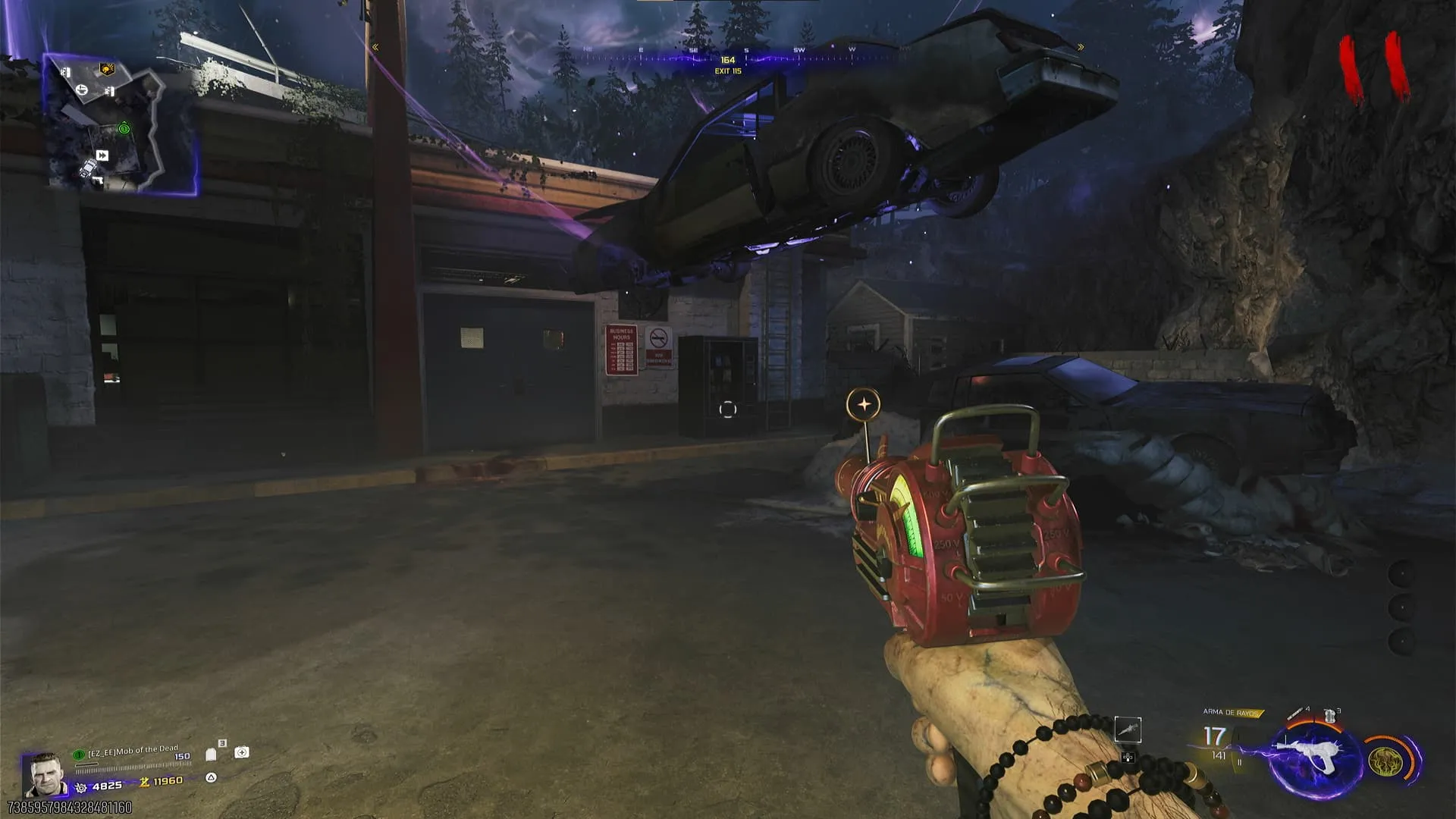Click the green player marker on minimap
Screen dimensions: 1456x819
[x=124, y=129]
